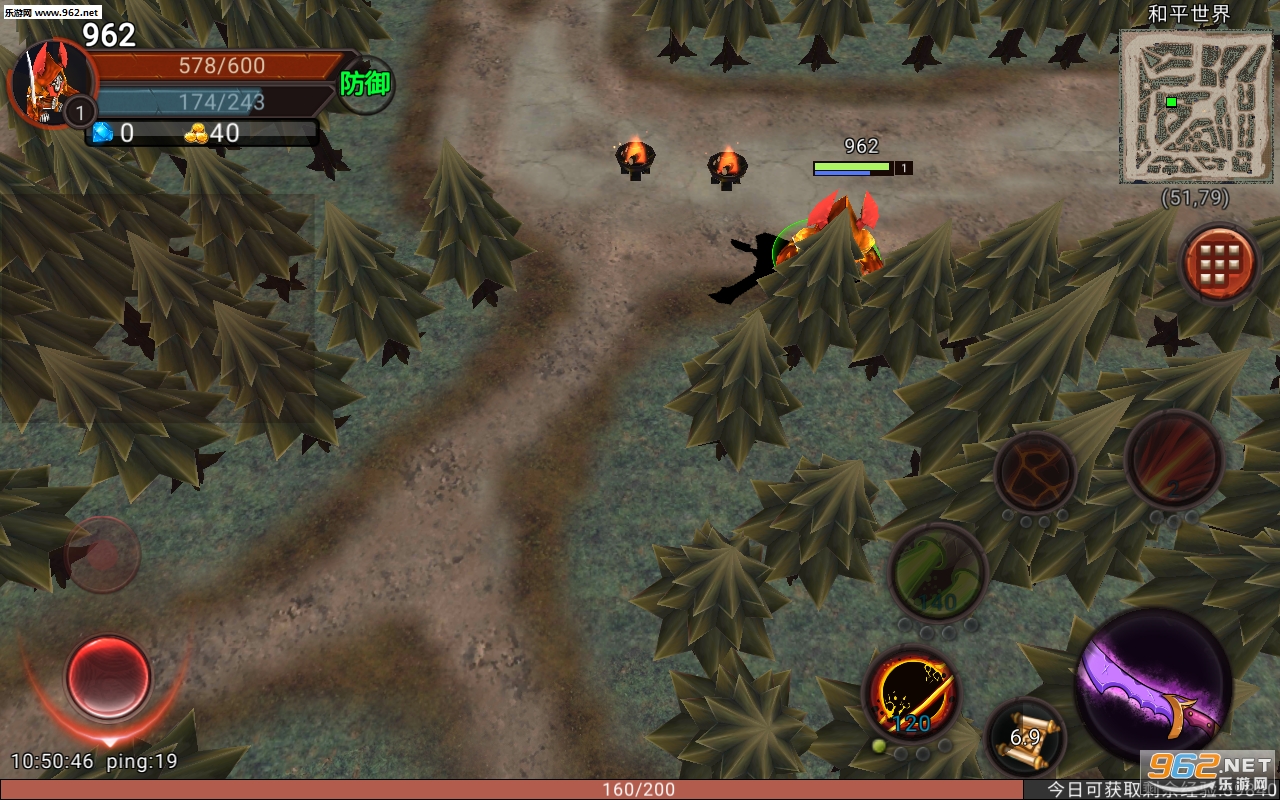1280x800 pixels.
Task: Tap the red virtual joystick orb
Action: click(x=107, y=677)
